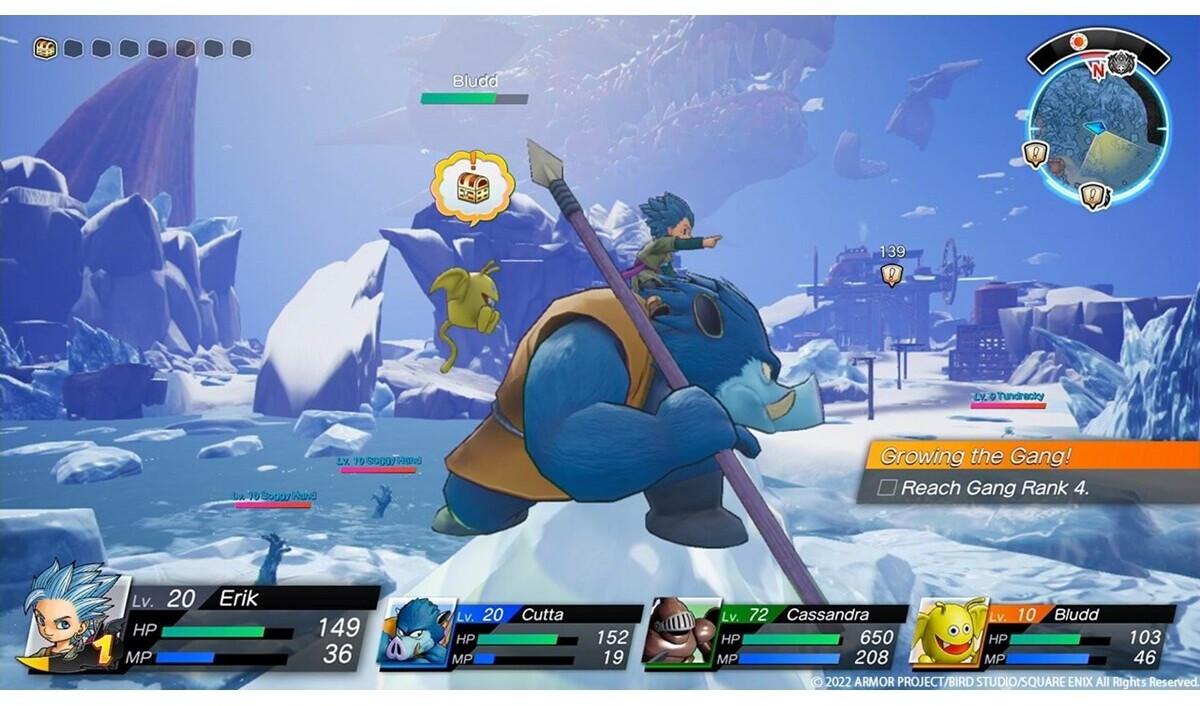1200x706 pixels.
Task: Choose Cutta's blue boar portrait
Action: tap(414, 632)
